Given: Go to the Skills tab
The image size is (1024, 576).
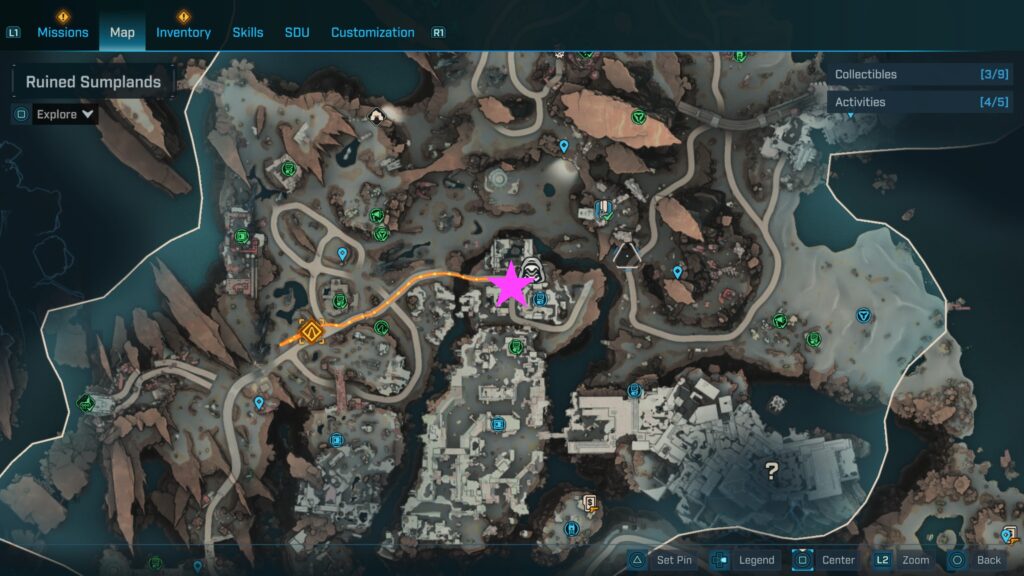Looking at the screenshot, I should point(248,32).
